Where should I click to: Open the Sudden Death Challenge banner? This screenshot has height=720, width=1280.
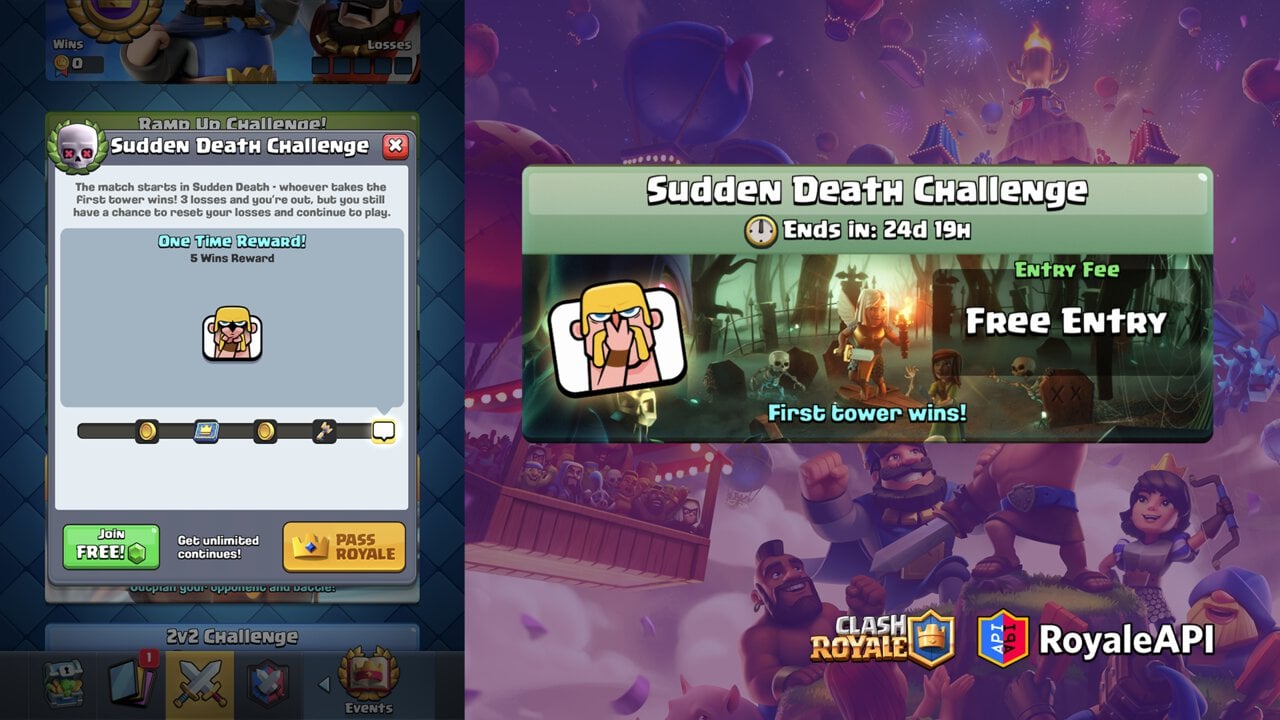[867, 304]
